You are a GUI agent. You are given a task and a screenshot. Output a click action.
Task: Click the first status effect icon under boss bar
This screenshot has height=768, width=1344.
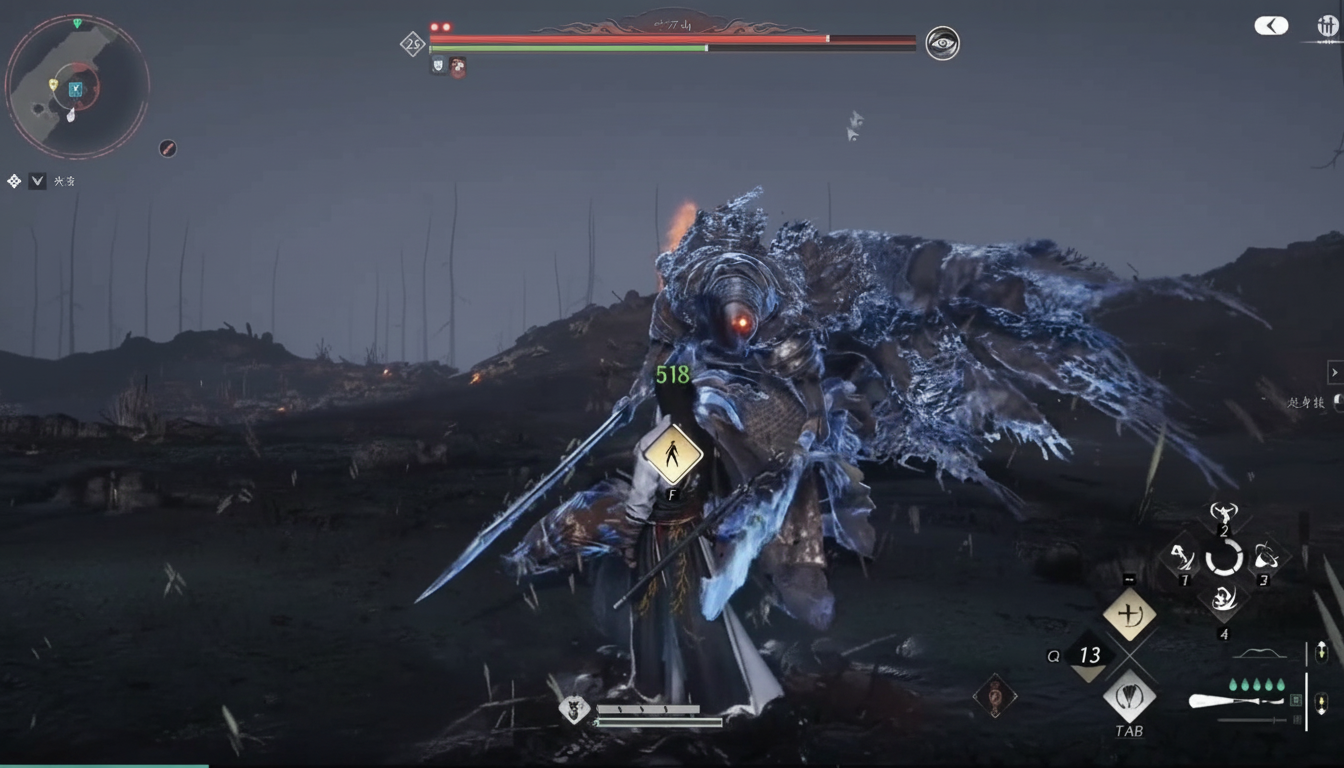click(x=438, y=66)
